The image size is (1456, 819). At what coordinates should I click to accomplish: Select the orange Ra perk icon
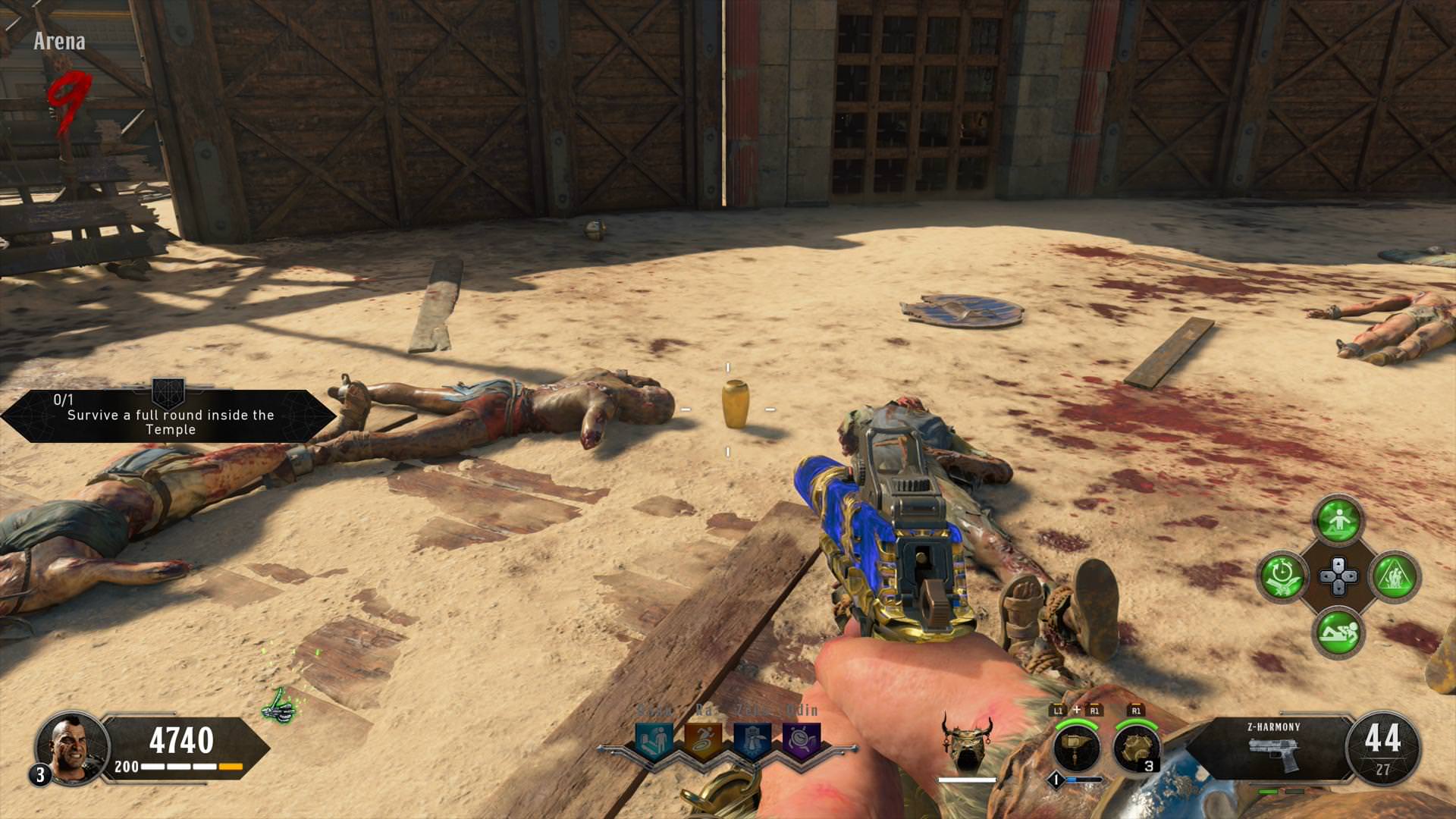point(702,738)
